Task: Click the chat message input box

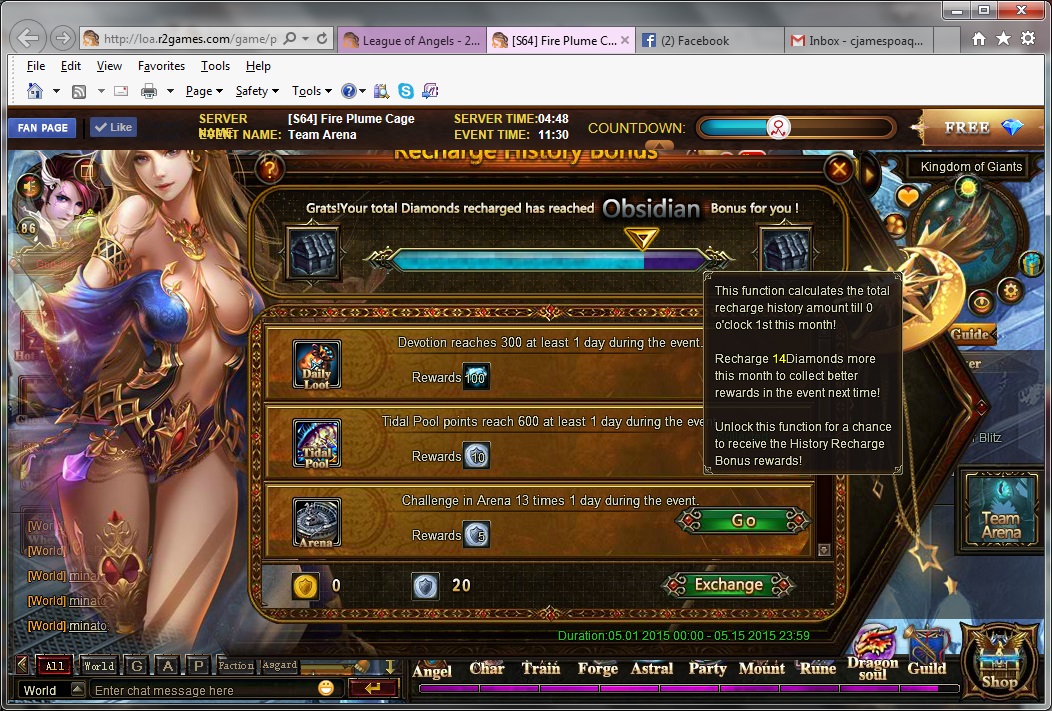Action: (x=203, y=690)
